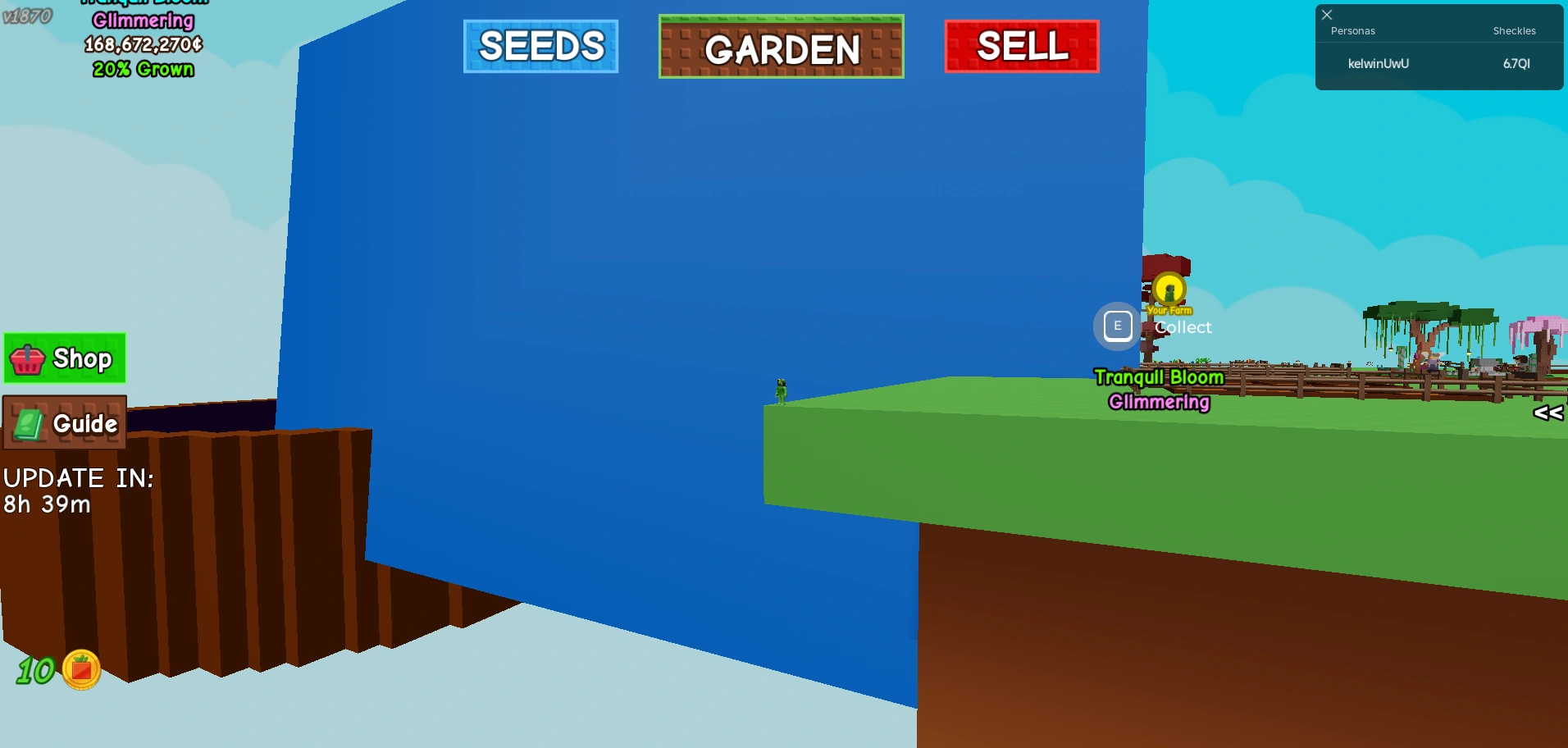
Task: Click the 168,672,270¢ currency counter
Action: [144, 47]
